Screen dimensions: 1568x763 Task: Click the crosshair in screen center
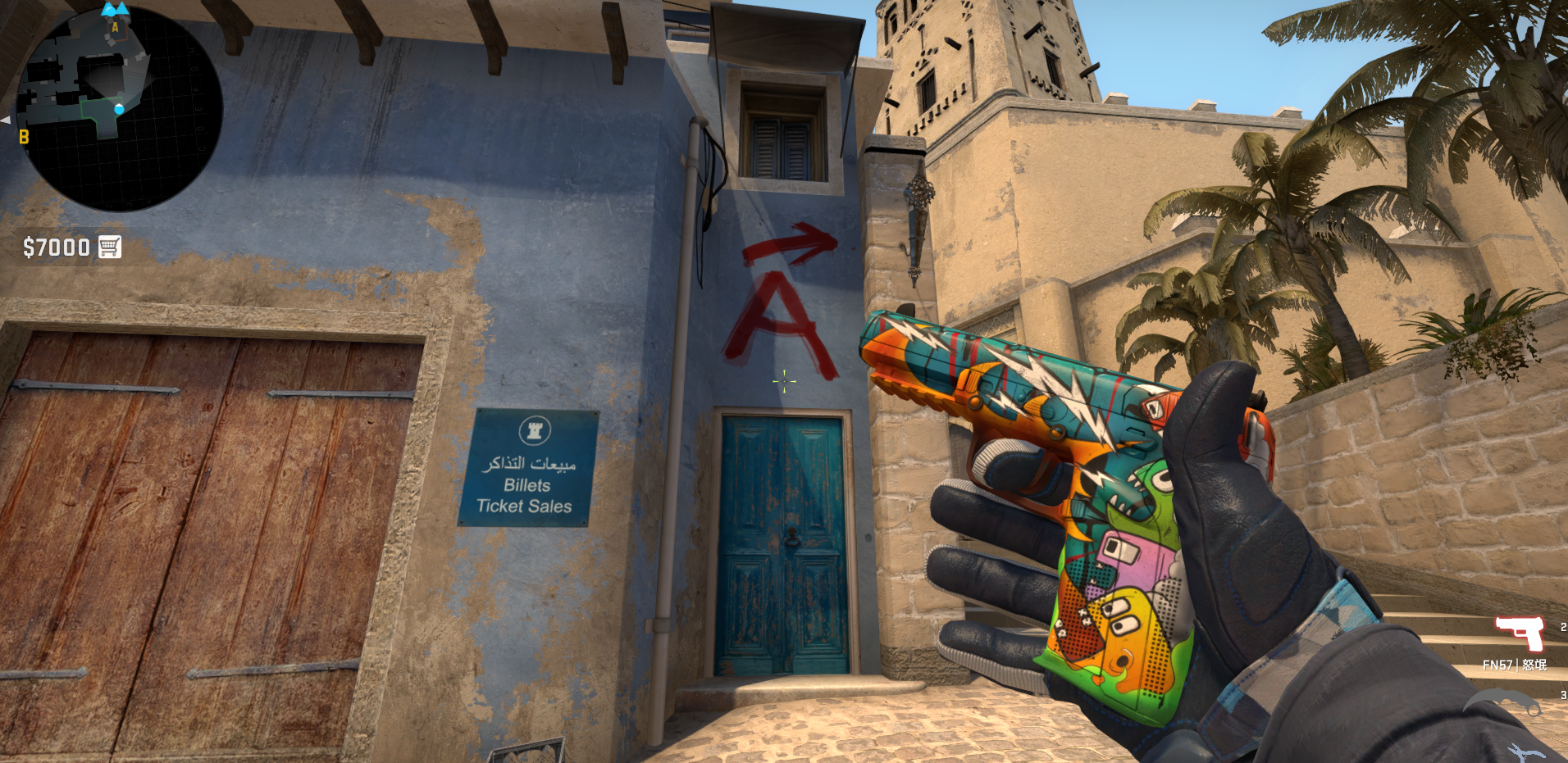tap(784, 382)
